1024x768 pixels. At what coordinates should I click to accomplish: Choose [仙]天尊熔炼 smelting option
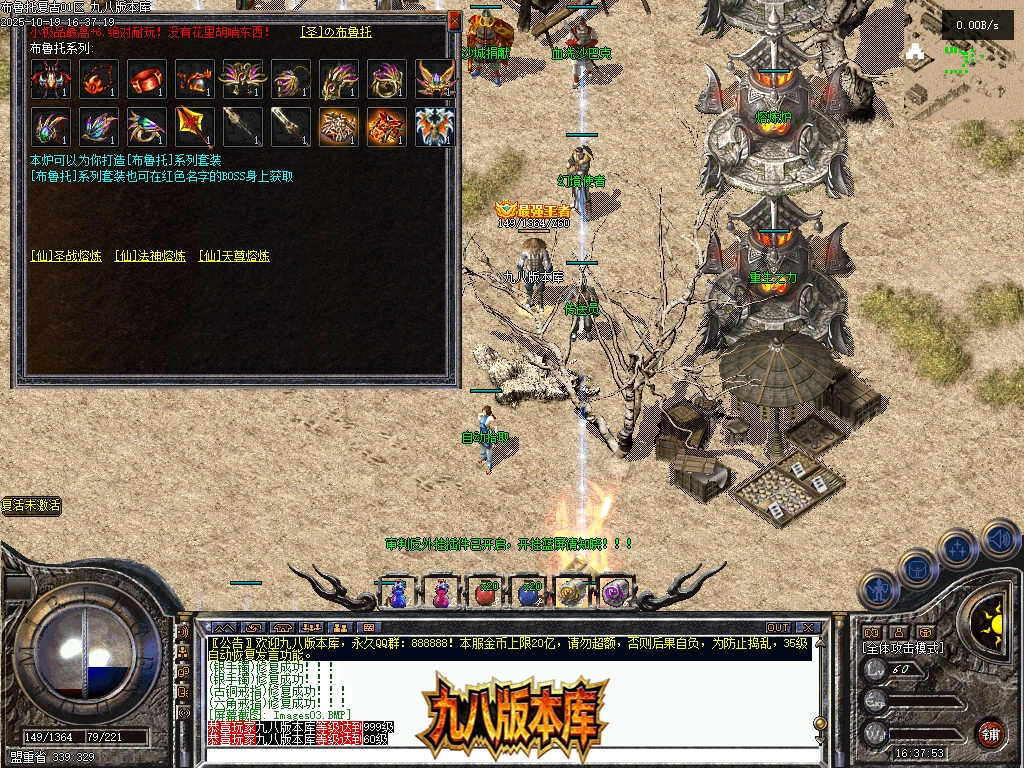coord(234,256)
